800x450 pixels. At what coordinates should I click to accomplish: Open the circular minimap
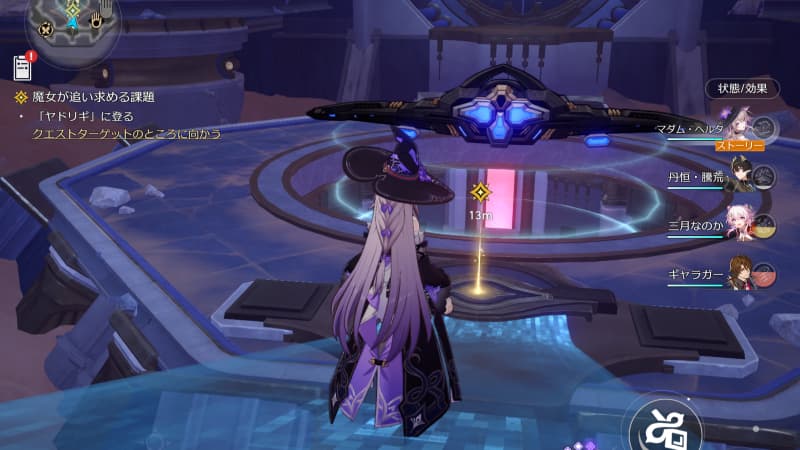tap(74, 22)
